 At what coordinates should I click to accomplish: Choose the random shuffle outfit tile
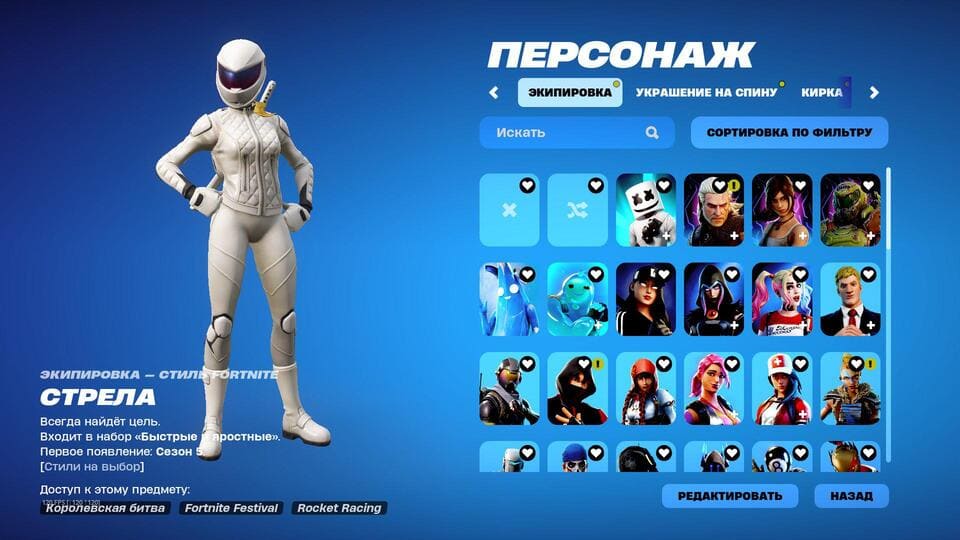577,210
